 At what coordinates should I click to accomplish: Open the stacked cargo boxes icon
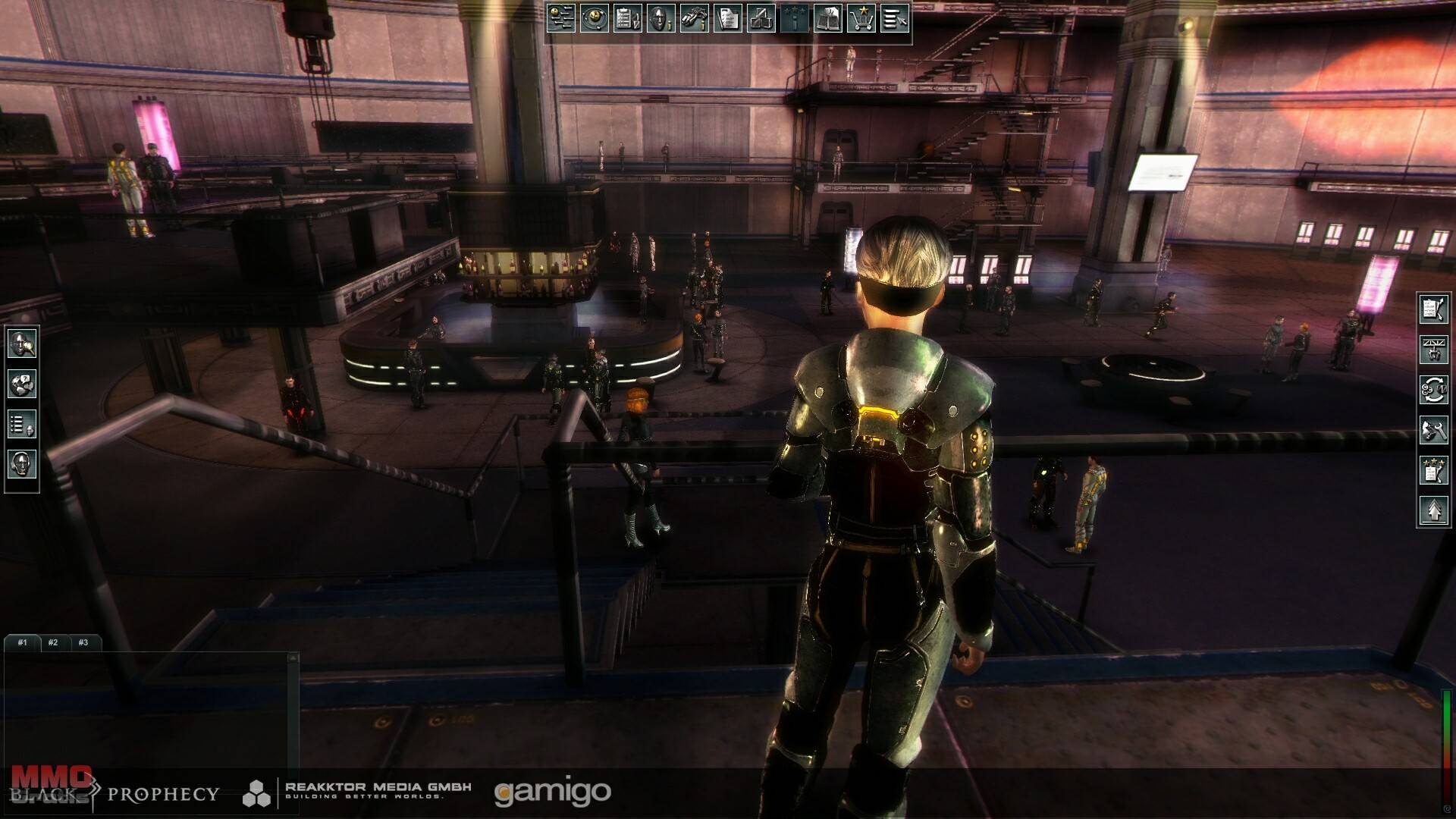[761, 18]
